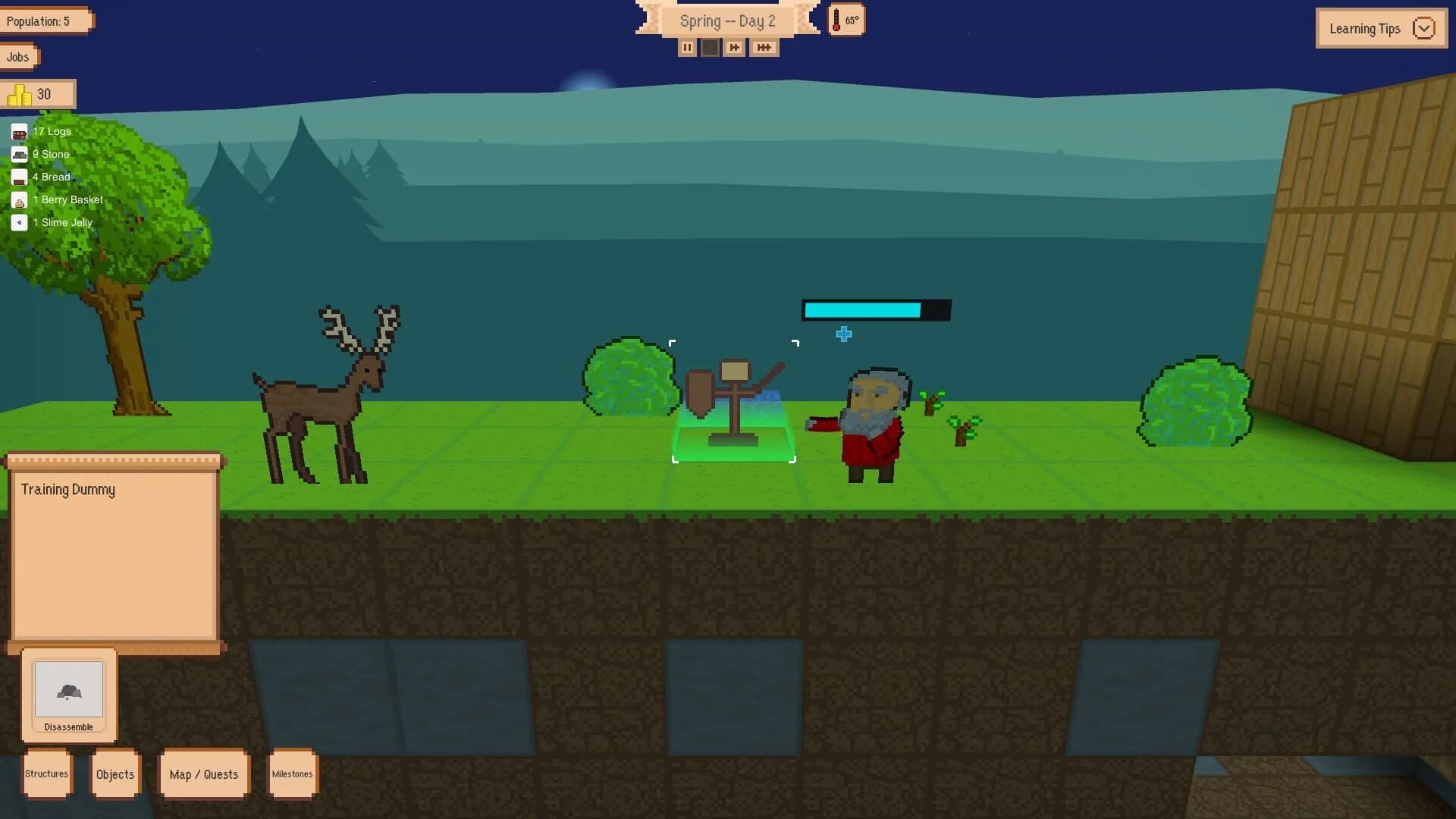Image resolution: width=1456 pixels, height=819 pixels.
Task: Pause the game simulation
Action: 688,47
